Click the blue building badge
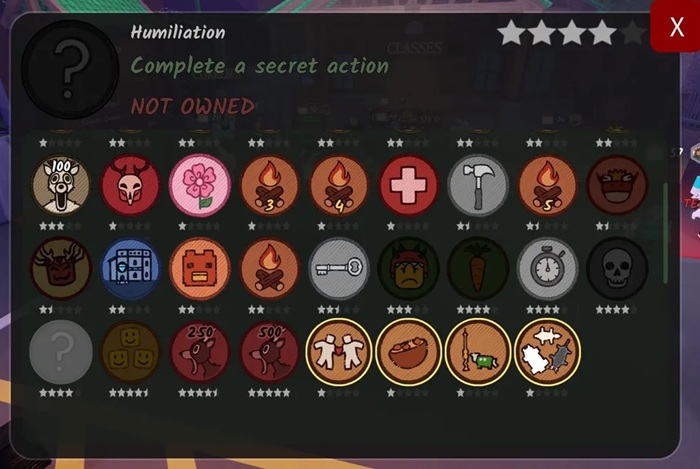The width and height of the screenshot is (700, 469). pos(131,269)
